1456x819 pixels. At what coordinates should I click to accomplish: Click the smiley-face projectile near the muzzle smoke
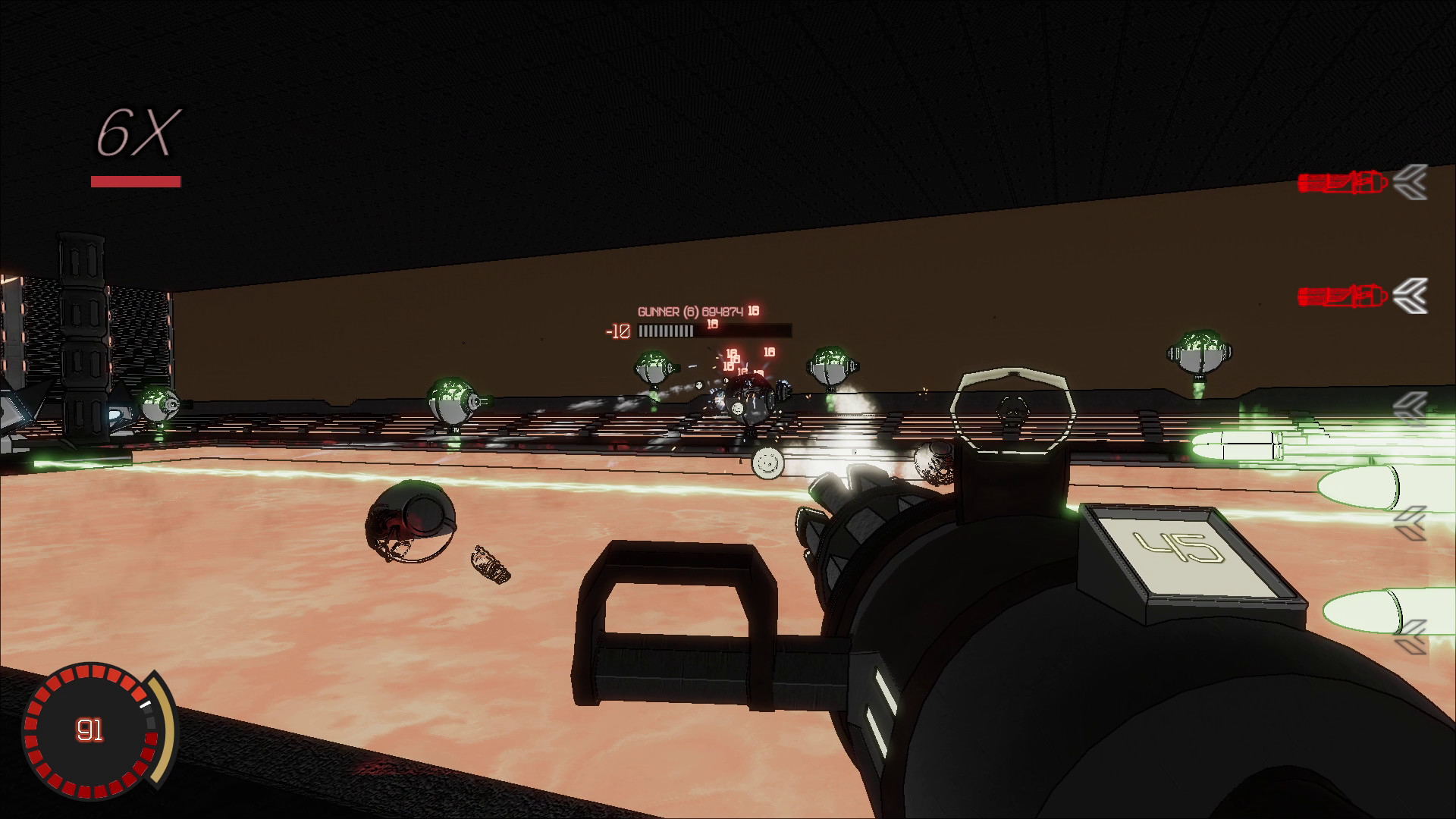767,464
